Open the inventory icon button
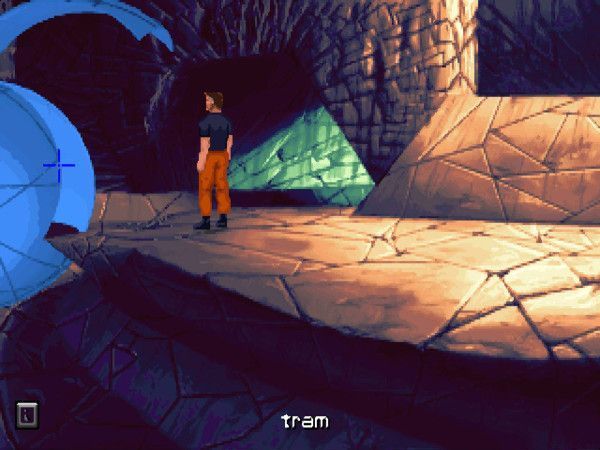Image resolution: width=600 pixels, height=450 pixels. coord(27,414)
